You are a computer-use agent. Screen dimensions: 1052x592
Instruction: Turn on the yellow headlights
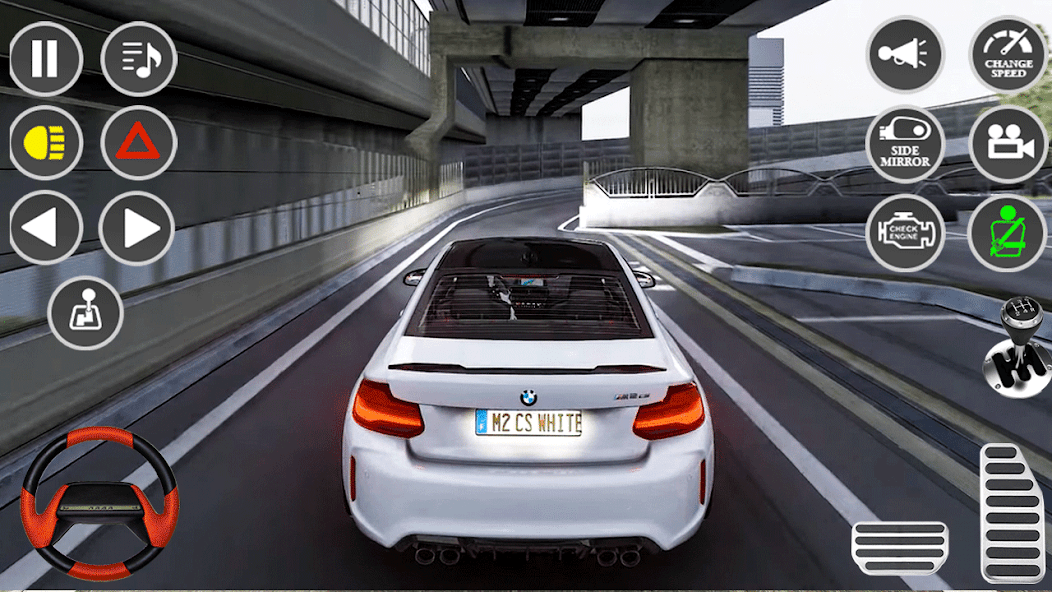[45, 143]
